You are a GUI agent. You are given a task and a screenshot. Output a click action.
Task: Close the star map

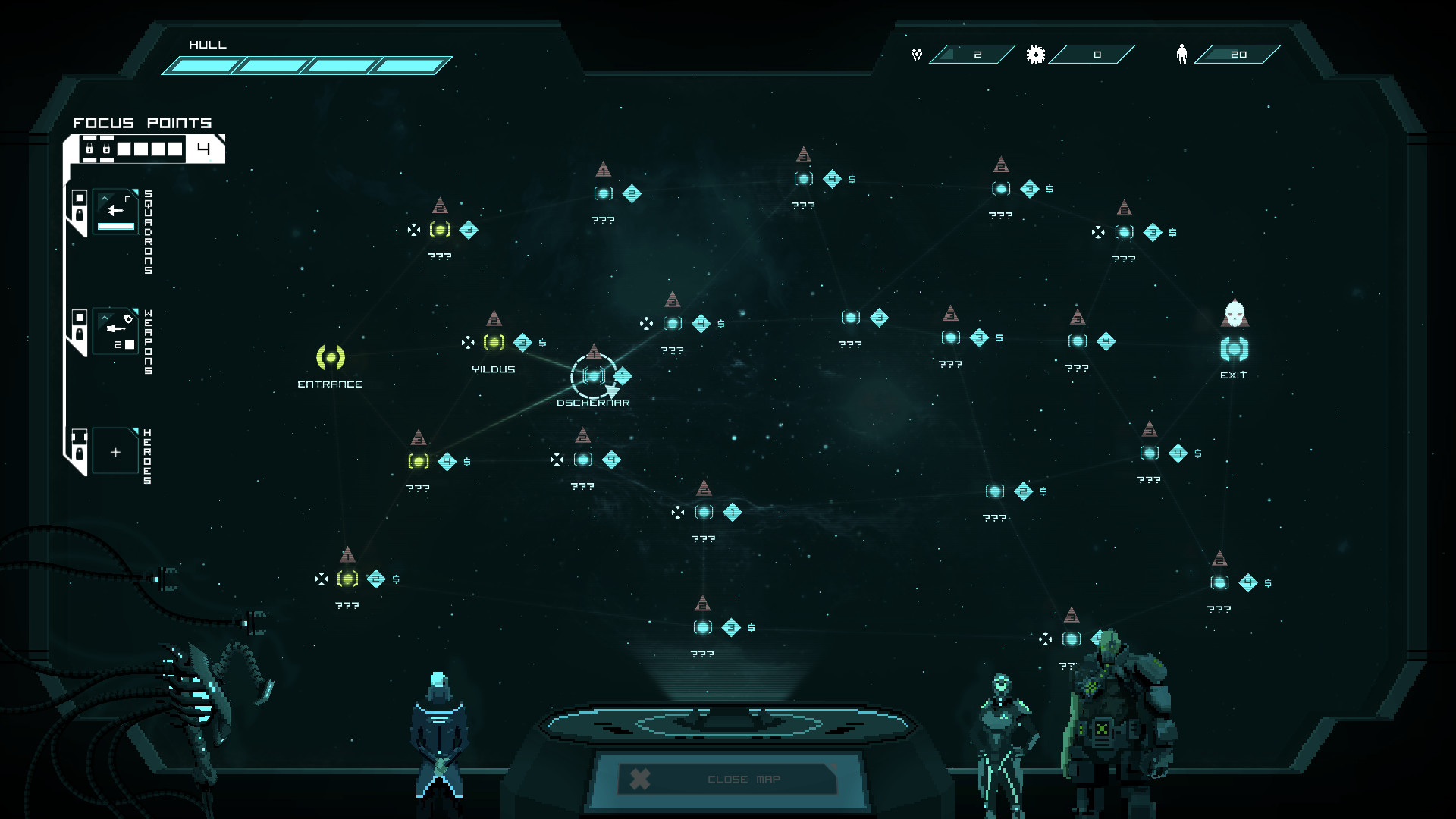tap(728, 779)
